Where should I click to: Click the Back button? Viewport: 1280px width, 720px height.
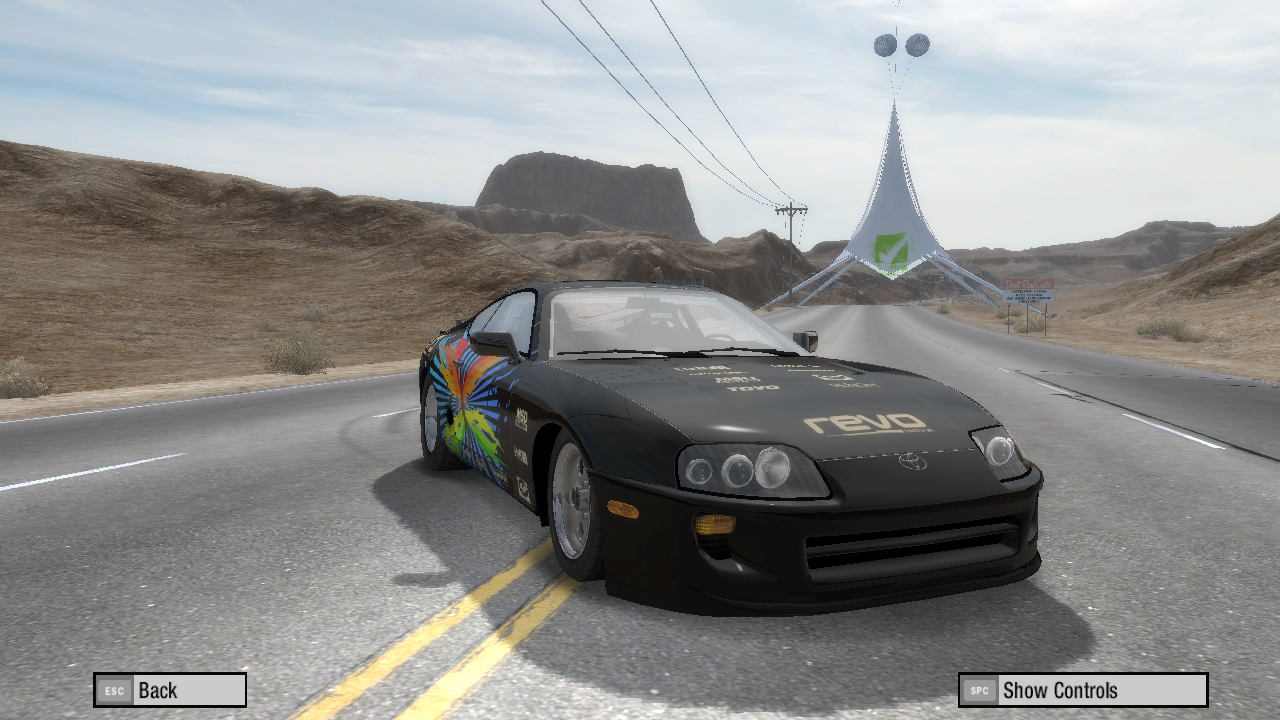click(x=170, y=690)
